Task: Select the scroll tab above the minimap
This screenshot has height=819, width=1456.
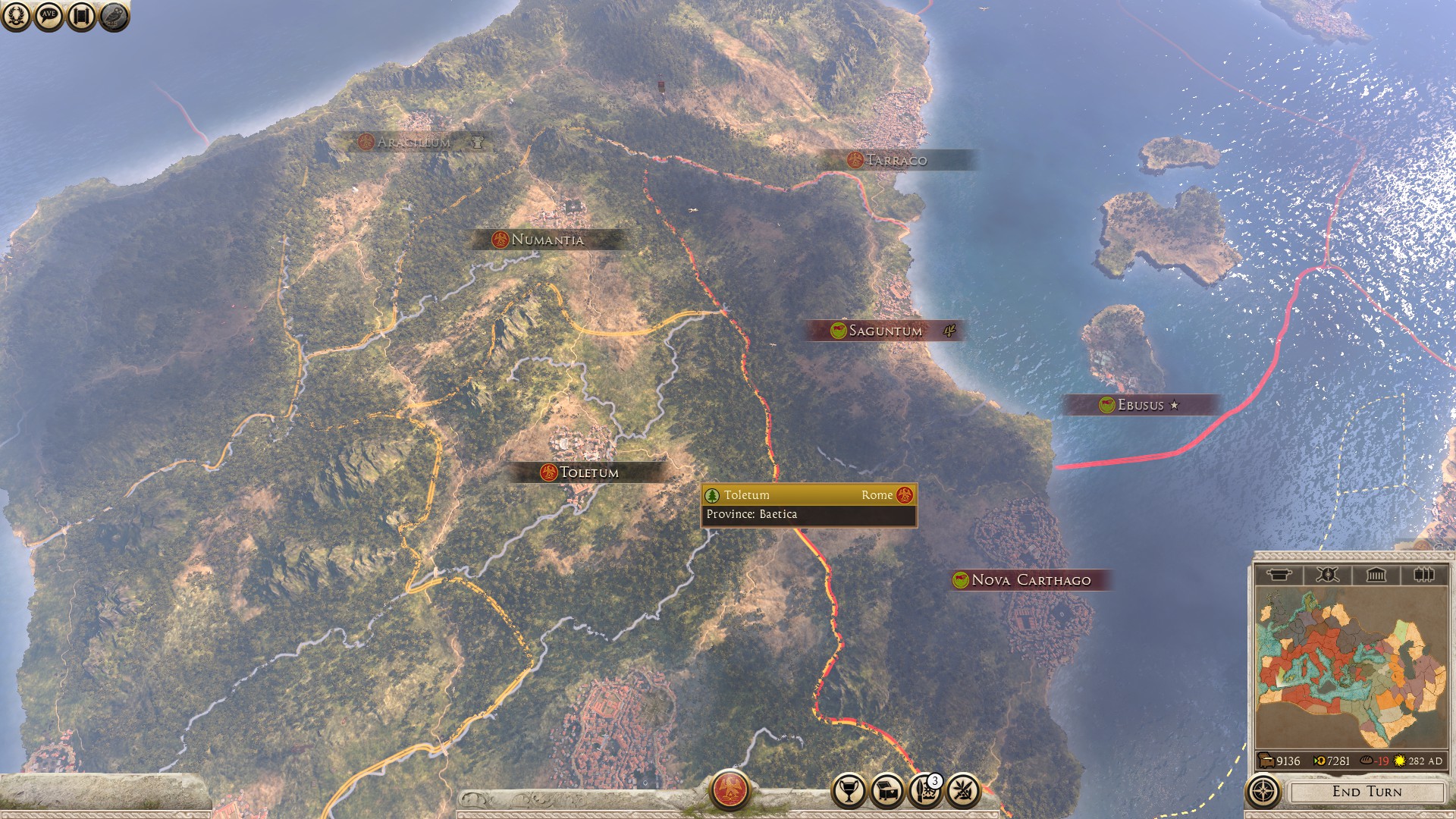Action: point(1279,575)
